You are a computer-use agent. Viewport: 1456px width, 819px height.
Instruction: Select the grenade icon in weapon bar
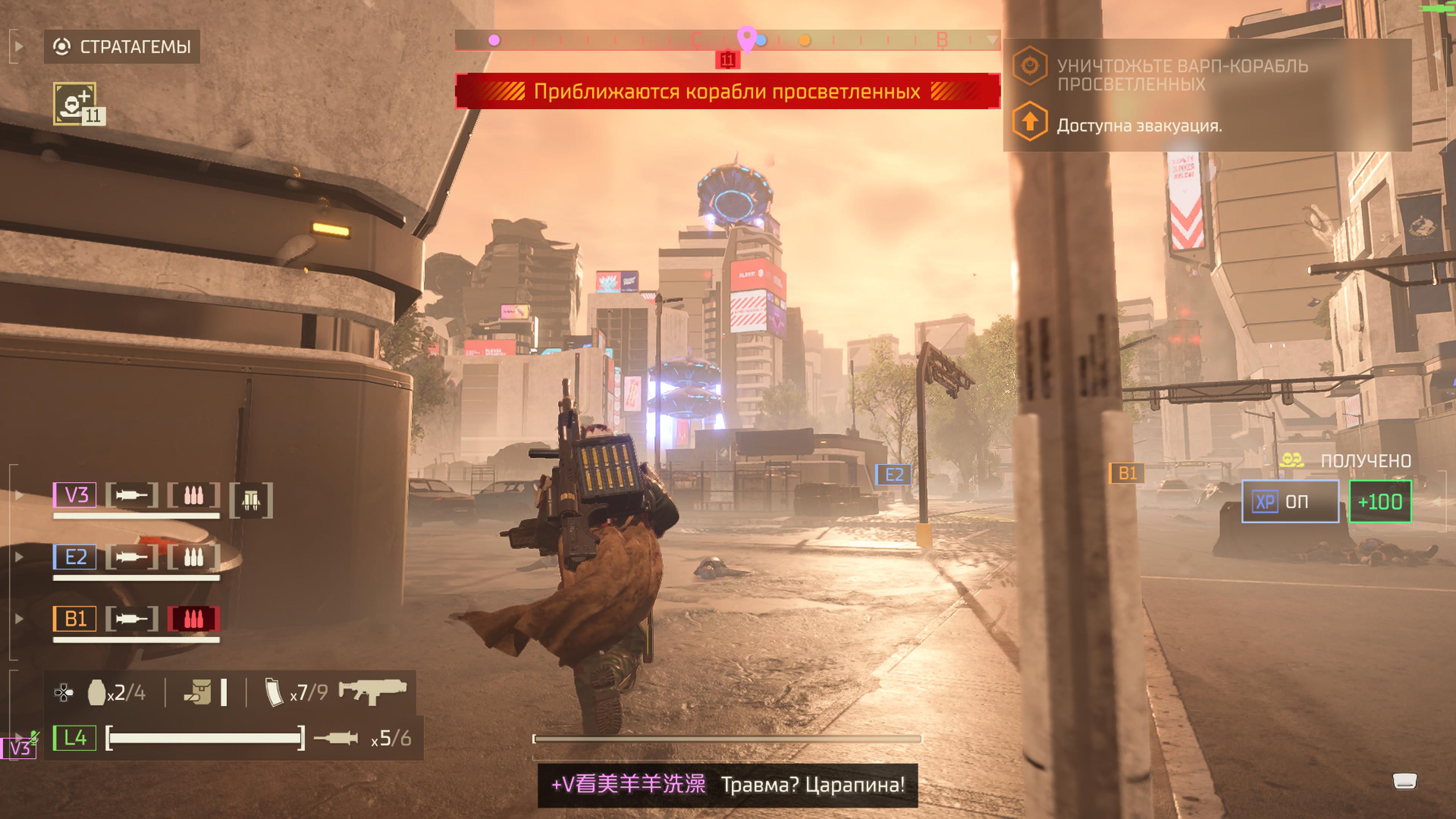pyautogui.click(x=97, y=692)
